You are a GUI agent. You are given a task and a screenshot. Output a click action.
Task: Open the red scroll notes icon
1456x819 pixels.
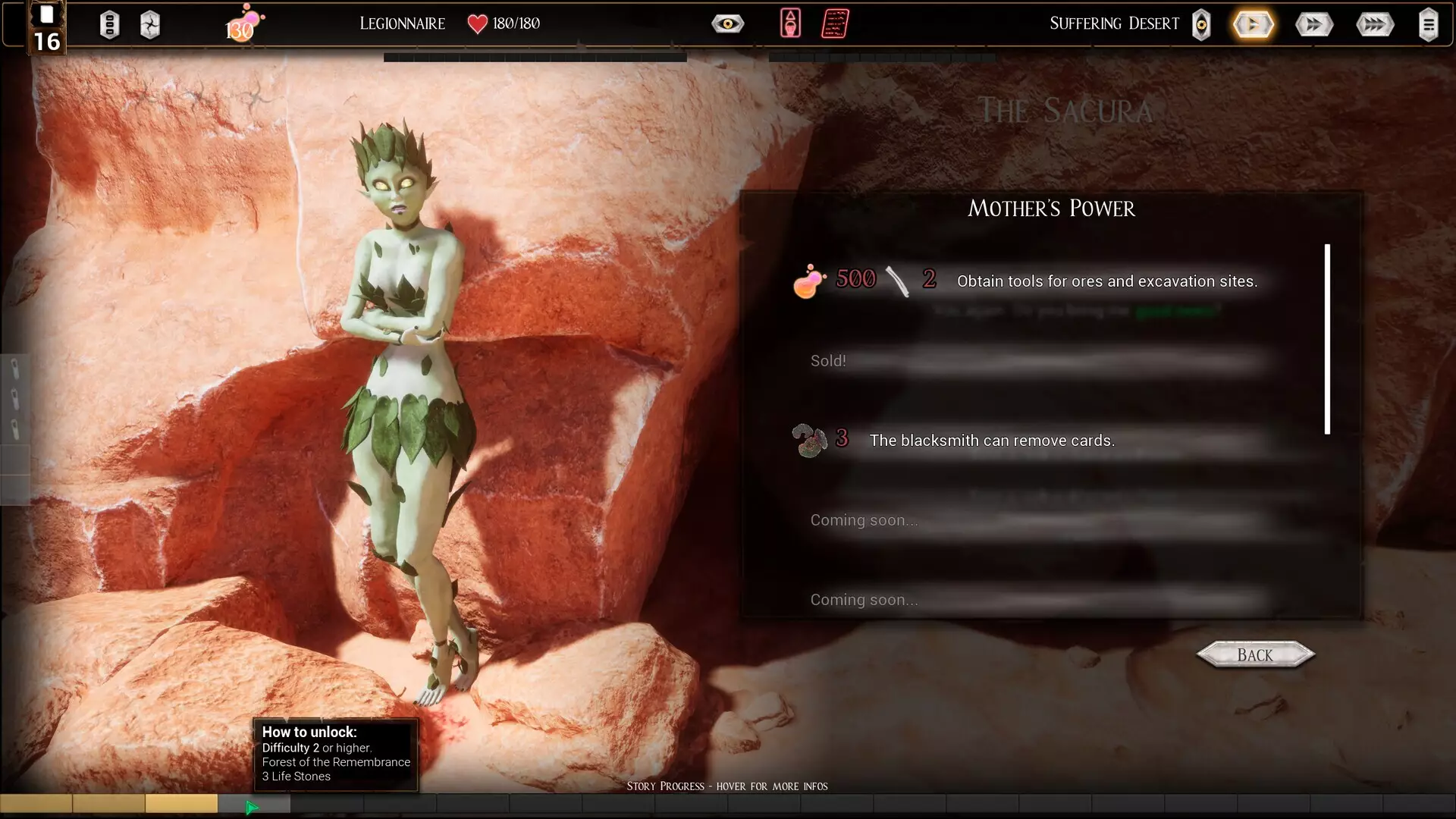point(835,24)
